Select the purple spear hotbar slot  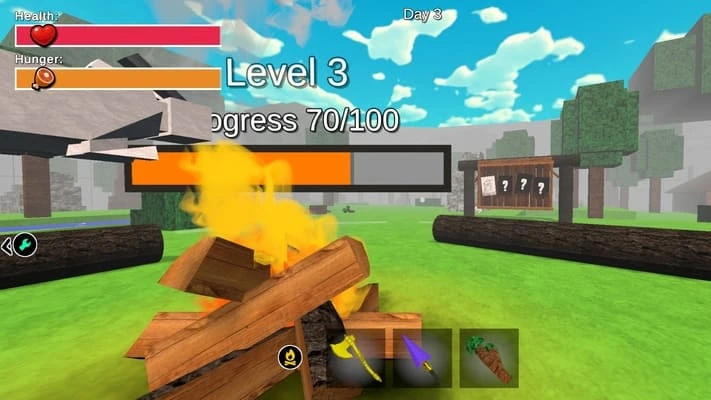pyautogui.click(x=422, y=358)
